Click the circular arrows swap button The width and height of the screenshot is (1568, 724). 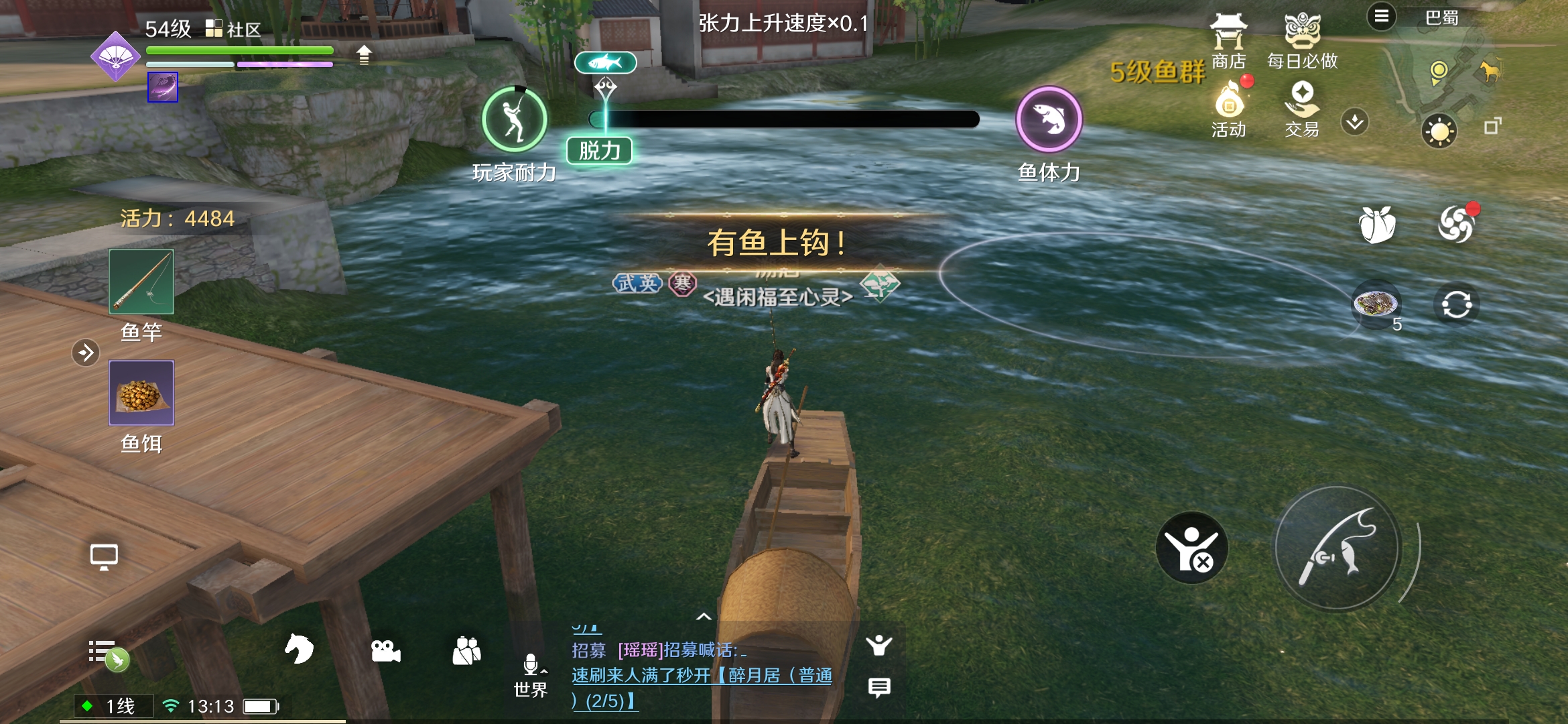click(1456, 305)
